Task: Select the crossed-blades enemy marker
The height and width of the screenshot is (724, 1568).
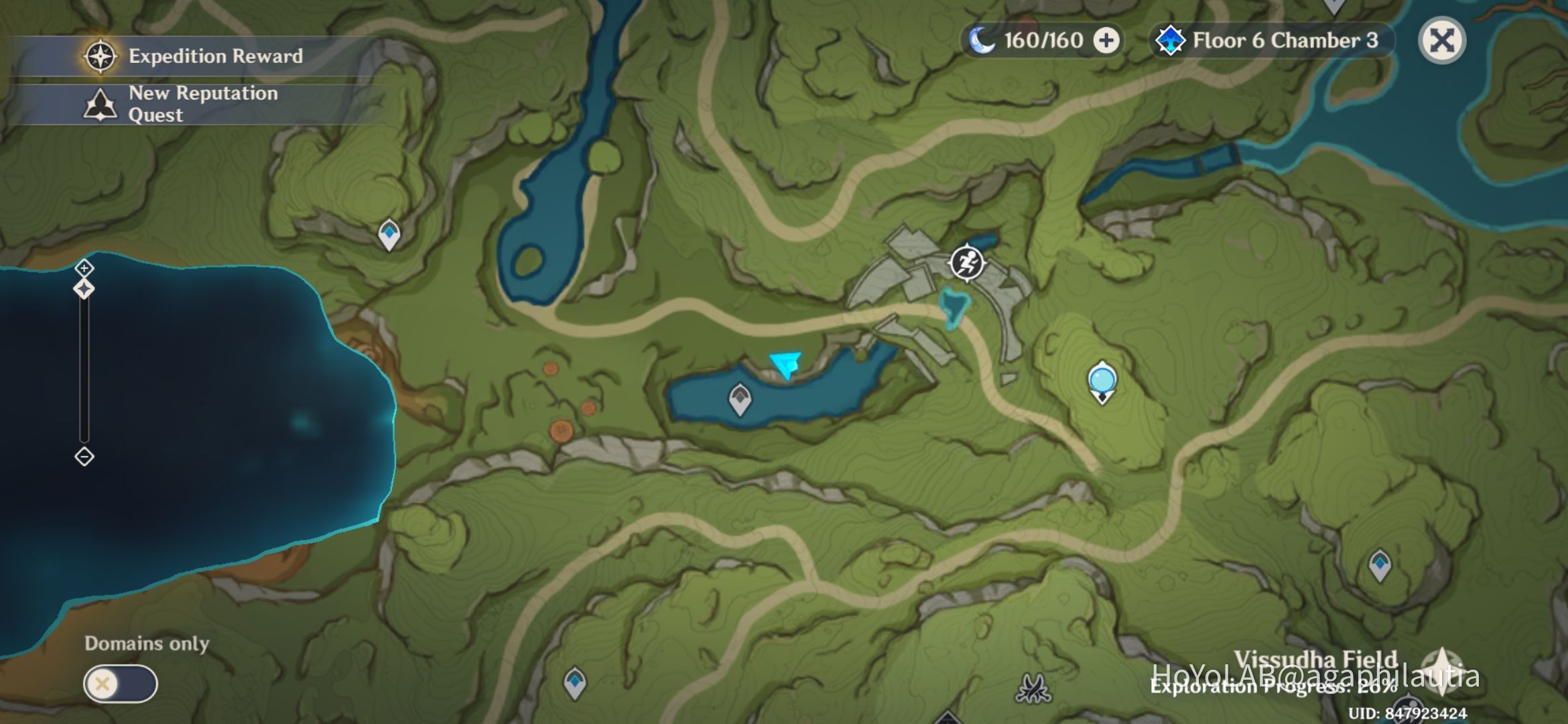Action: click(1033, 688)
